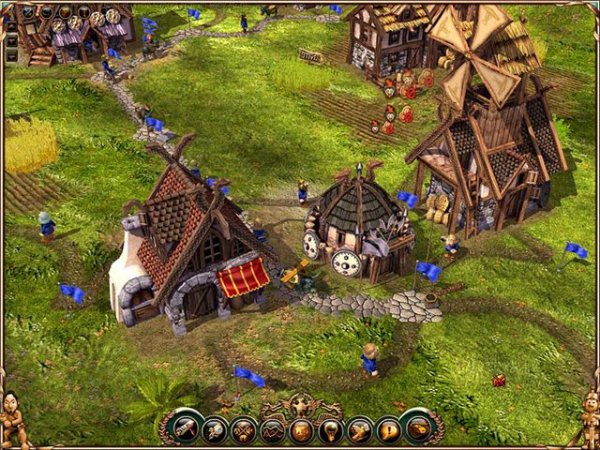Click the last icon on the bottom toolbar
Image resolution: width=600 pixels, height=450 pixels.
tap(418, 427)
